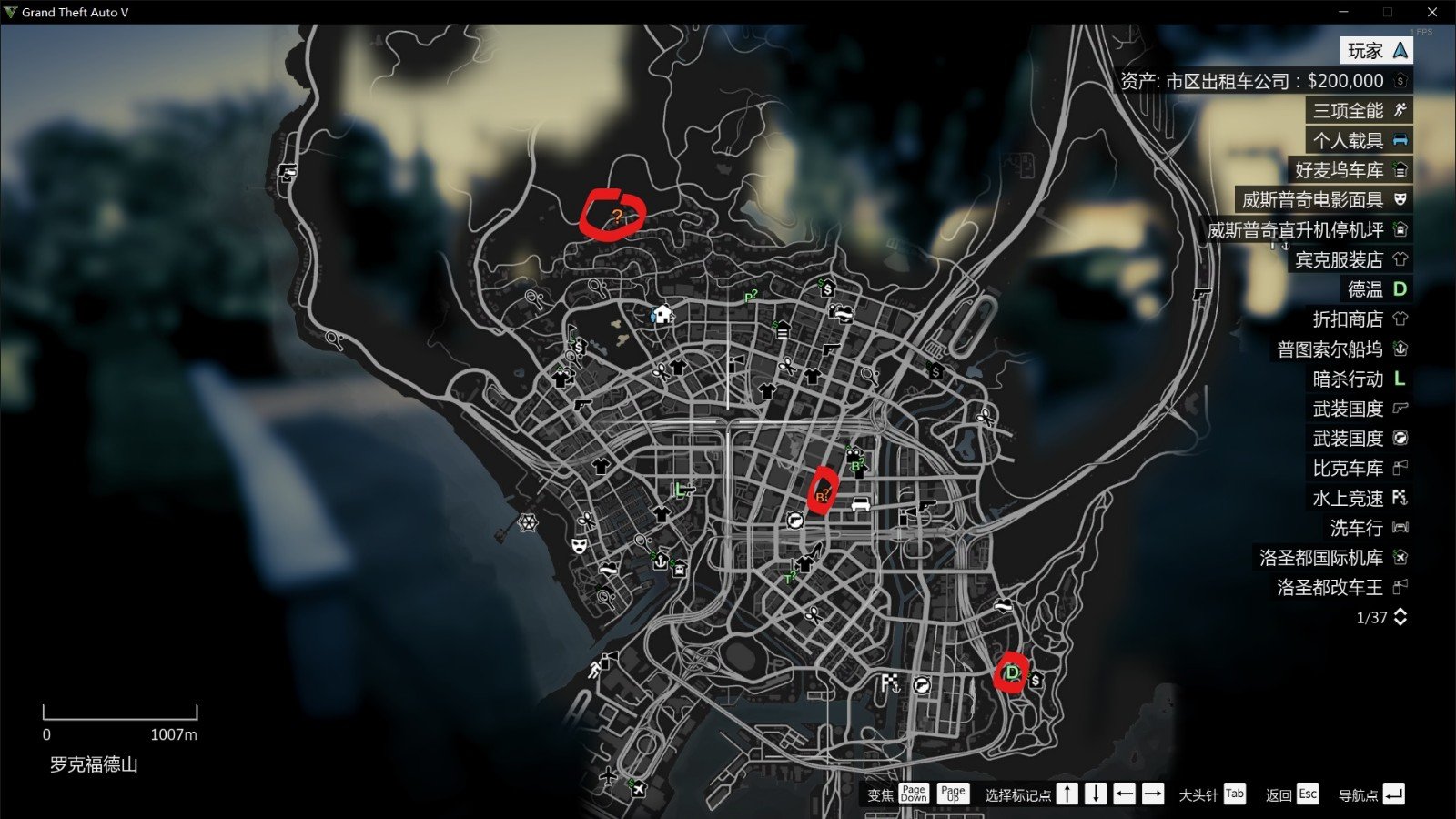Open the 玩家 tab at top right
This screenshot has height=819, width=1456.
[1374, 51]
